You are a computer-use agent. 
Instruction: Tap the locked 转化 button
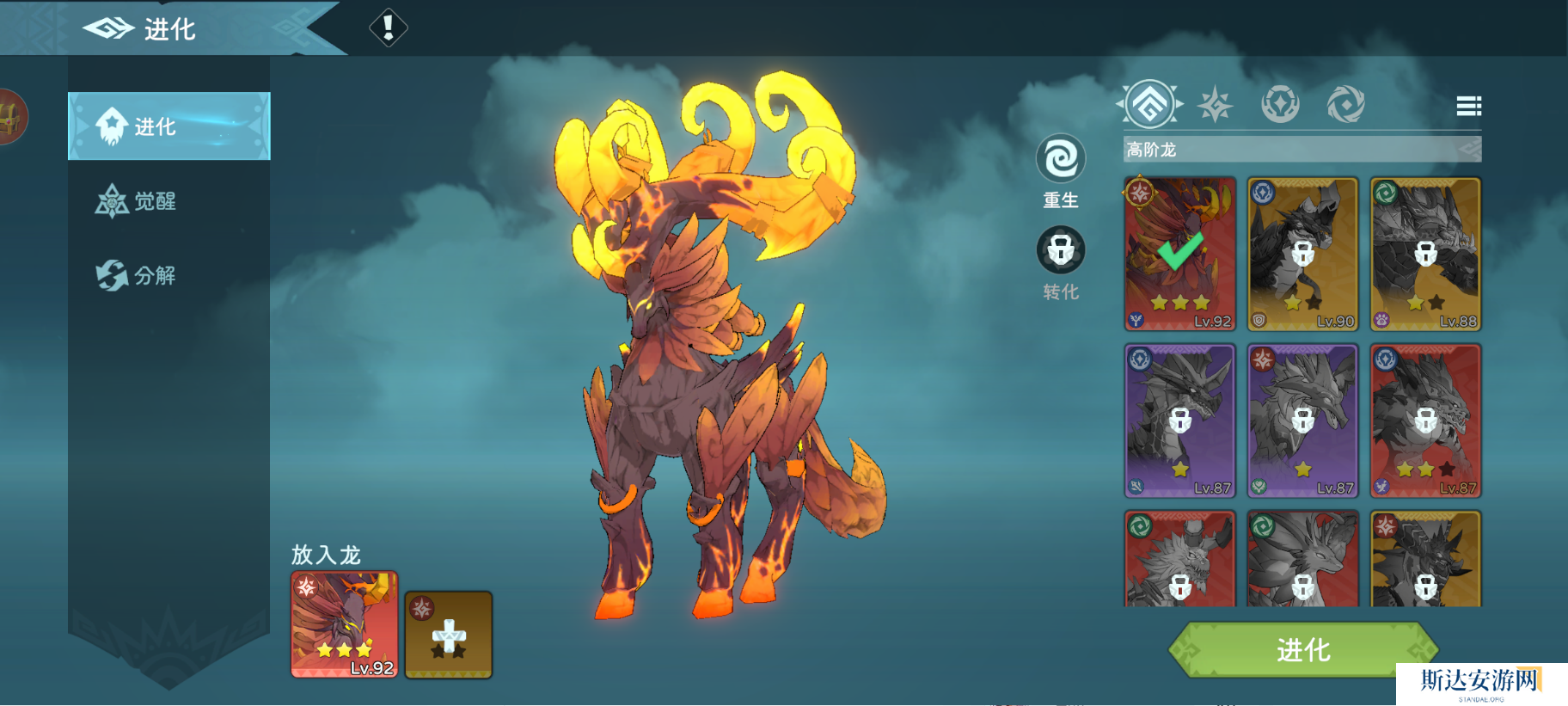(1060, 251)
